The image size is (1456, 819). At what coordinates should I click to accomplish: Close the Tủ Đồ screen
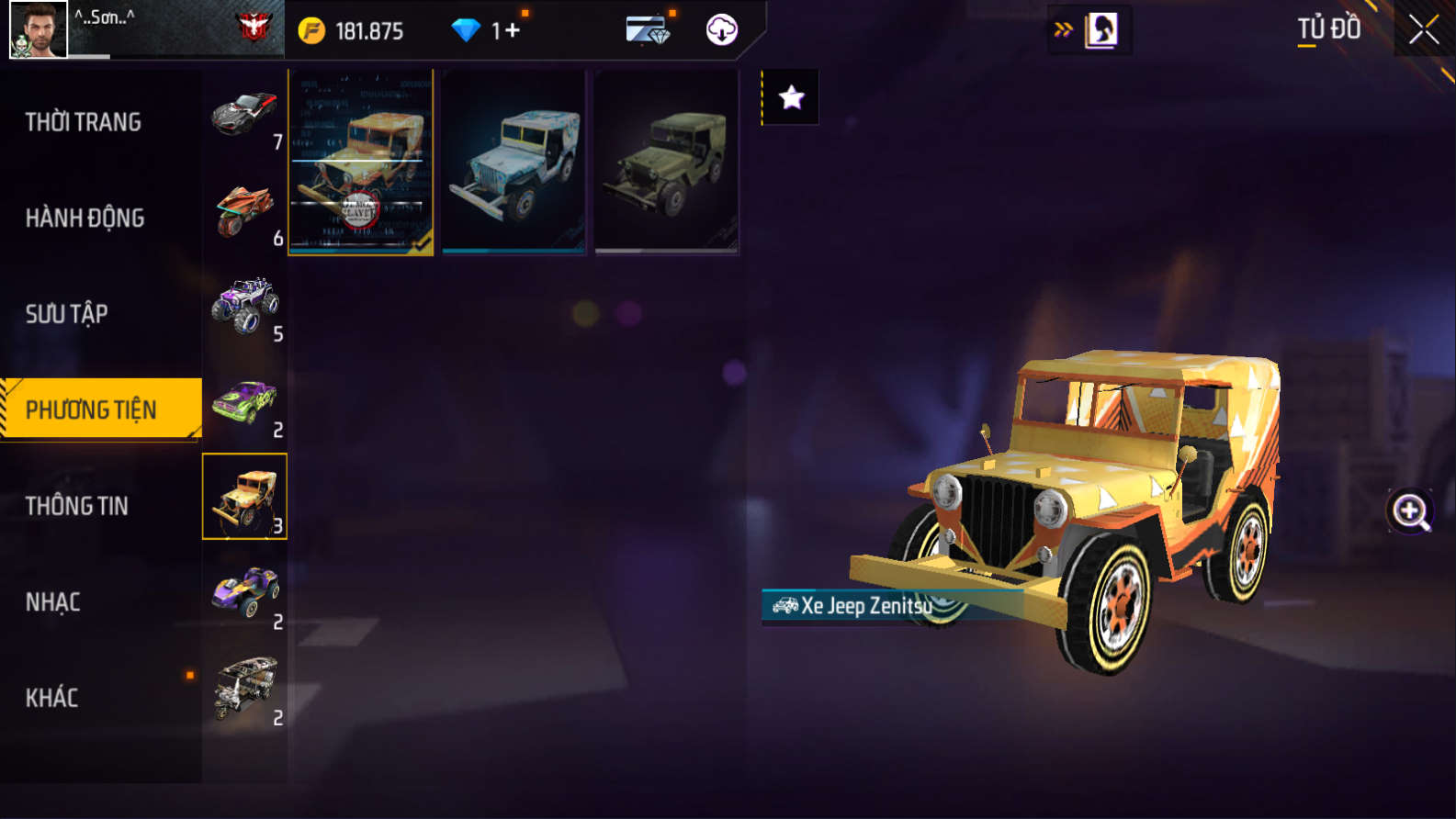pyautogui.click(x=1424, y=30)
